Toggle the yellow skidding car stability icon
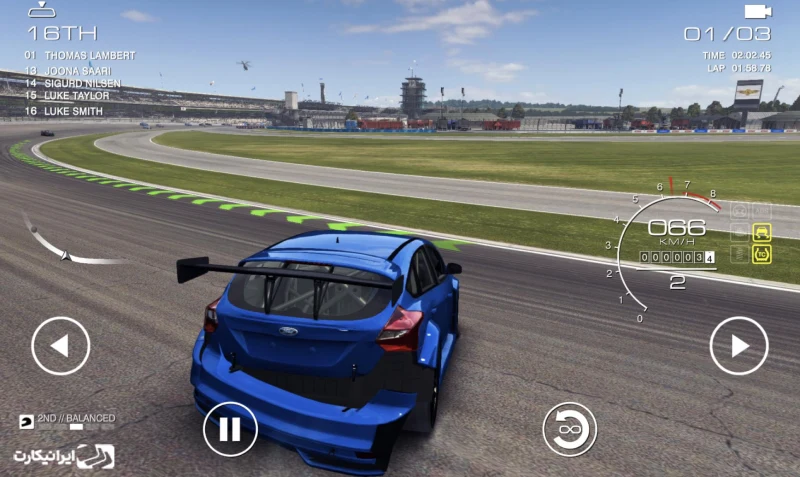800x477 pixels. pos(762,232)
